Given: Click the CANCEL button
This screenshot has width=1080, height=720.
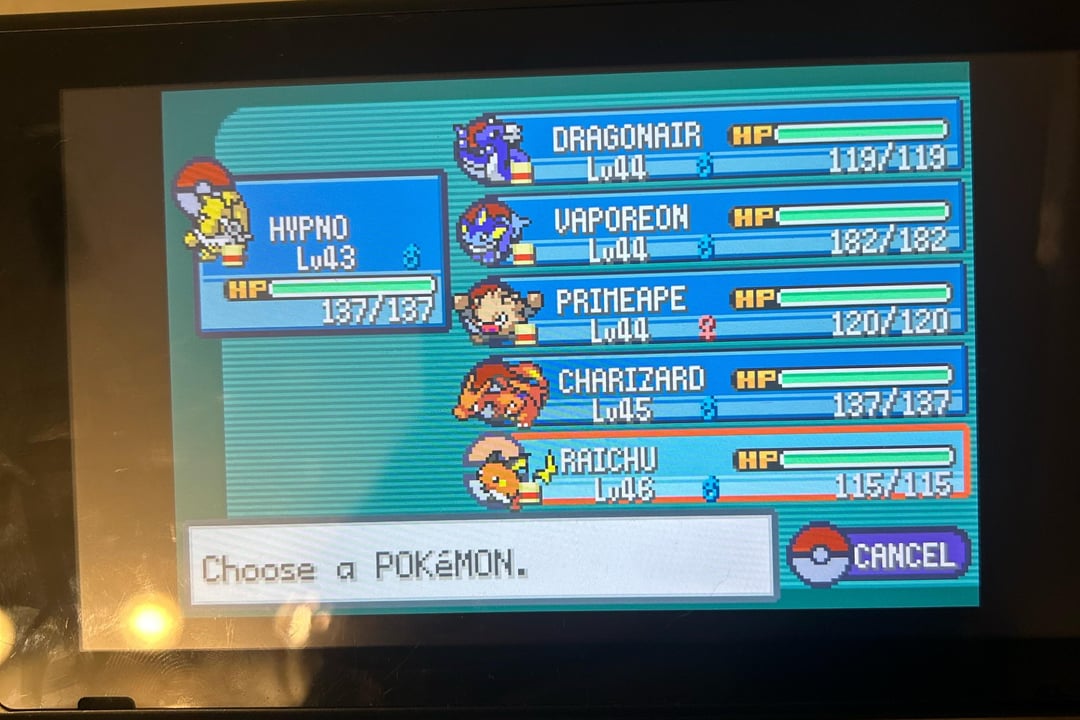Looking at the screenshot, I should [x=880, y=555].
